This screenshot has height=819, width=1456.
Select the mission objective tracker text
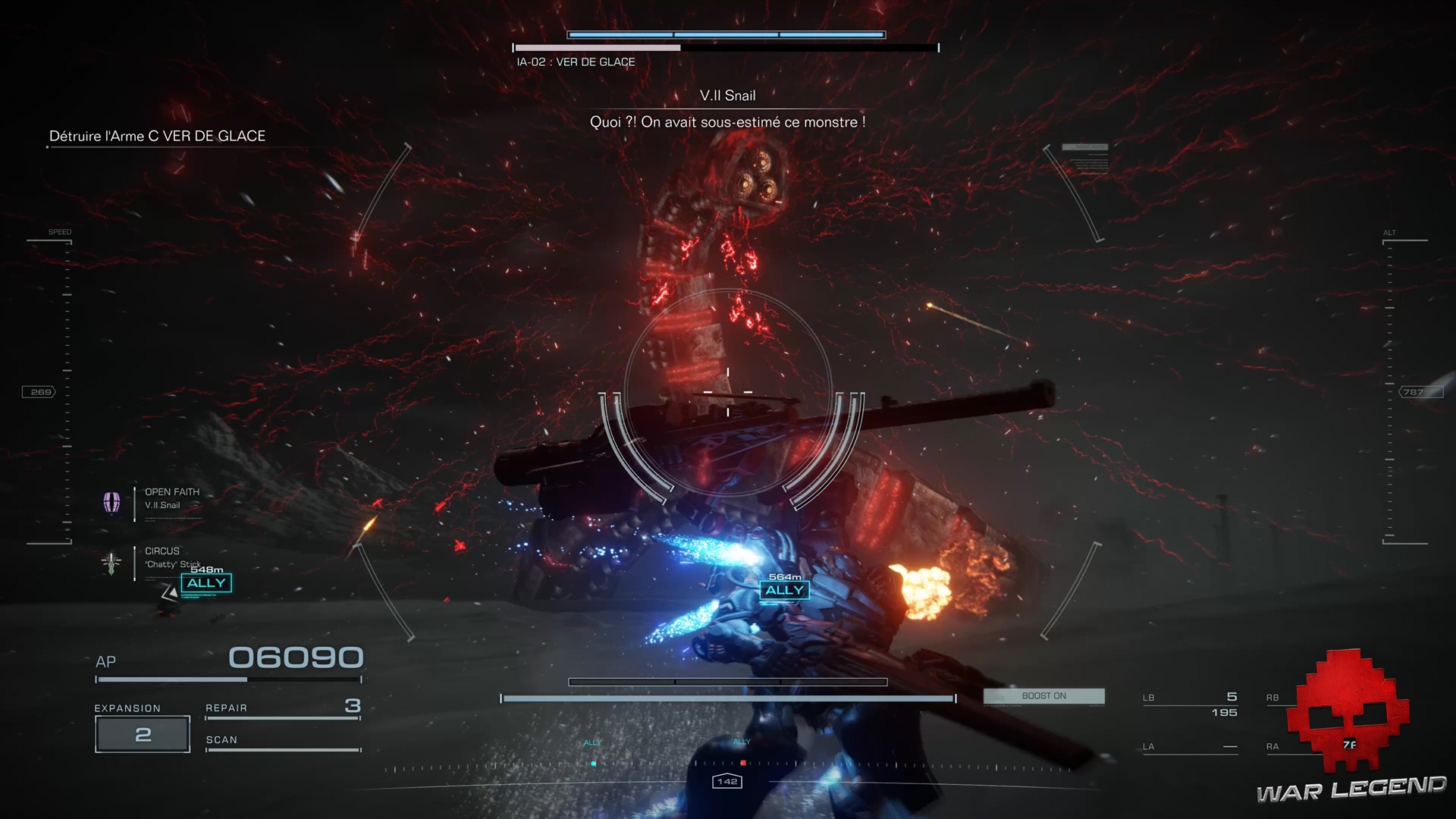pos(157,136)
